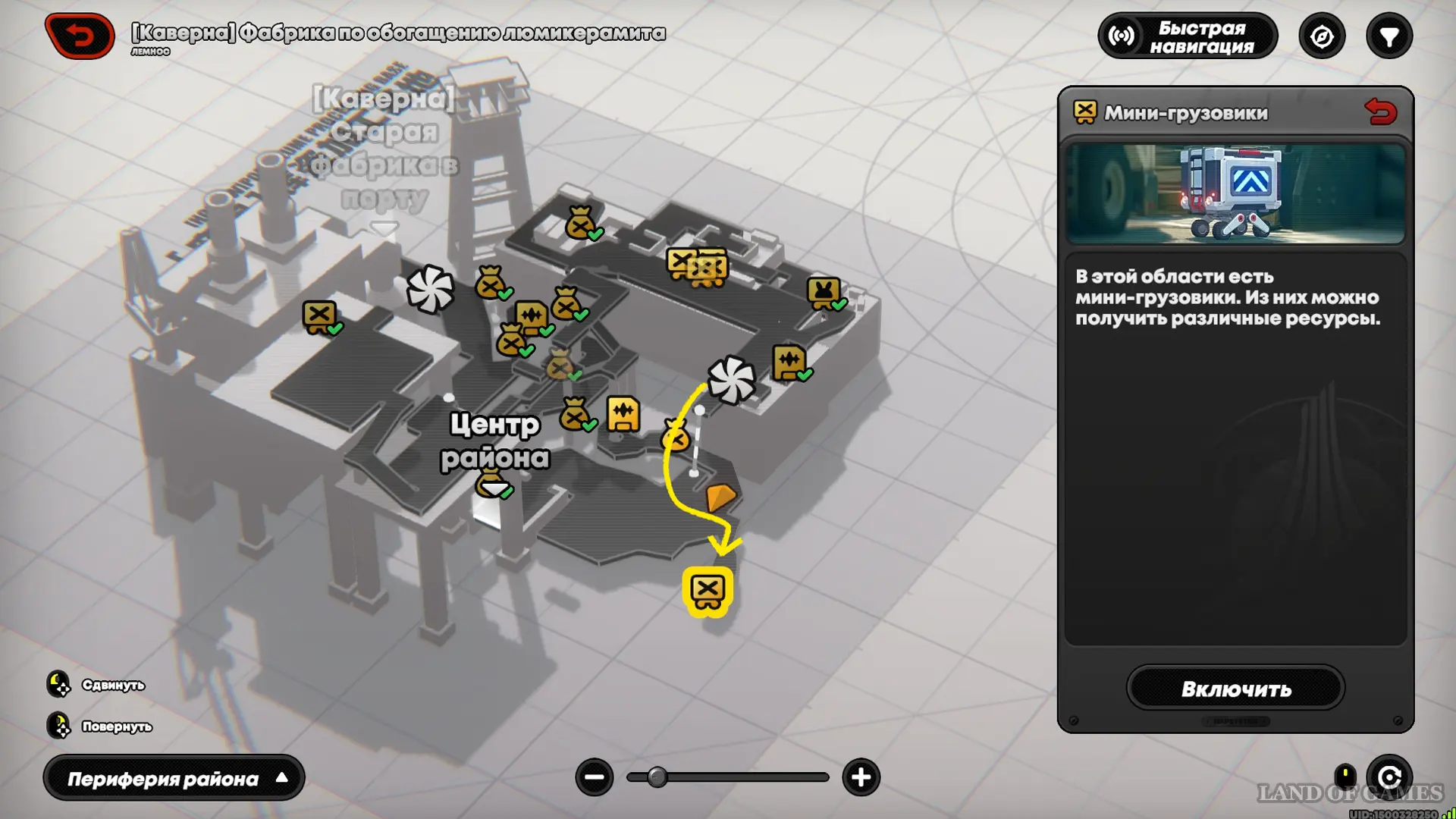
Task: Select the rabbit-eared Bangboo map marker
Action: pyautogui.click(x=824, y=292)
